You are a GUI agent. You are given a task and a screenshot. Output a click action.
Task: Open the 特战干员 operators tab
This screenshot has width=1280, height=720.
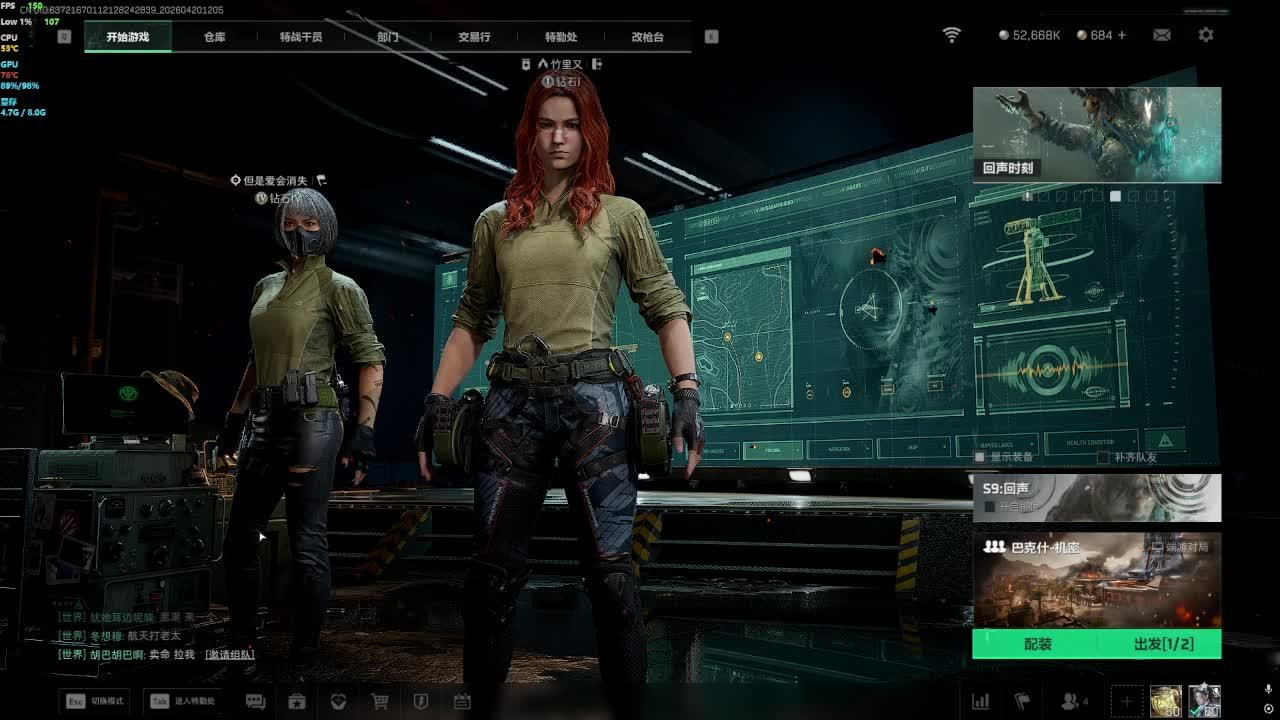(301, 37)
